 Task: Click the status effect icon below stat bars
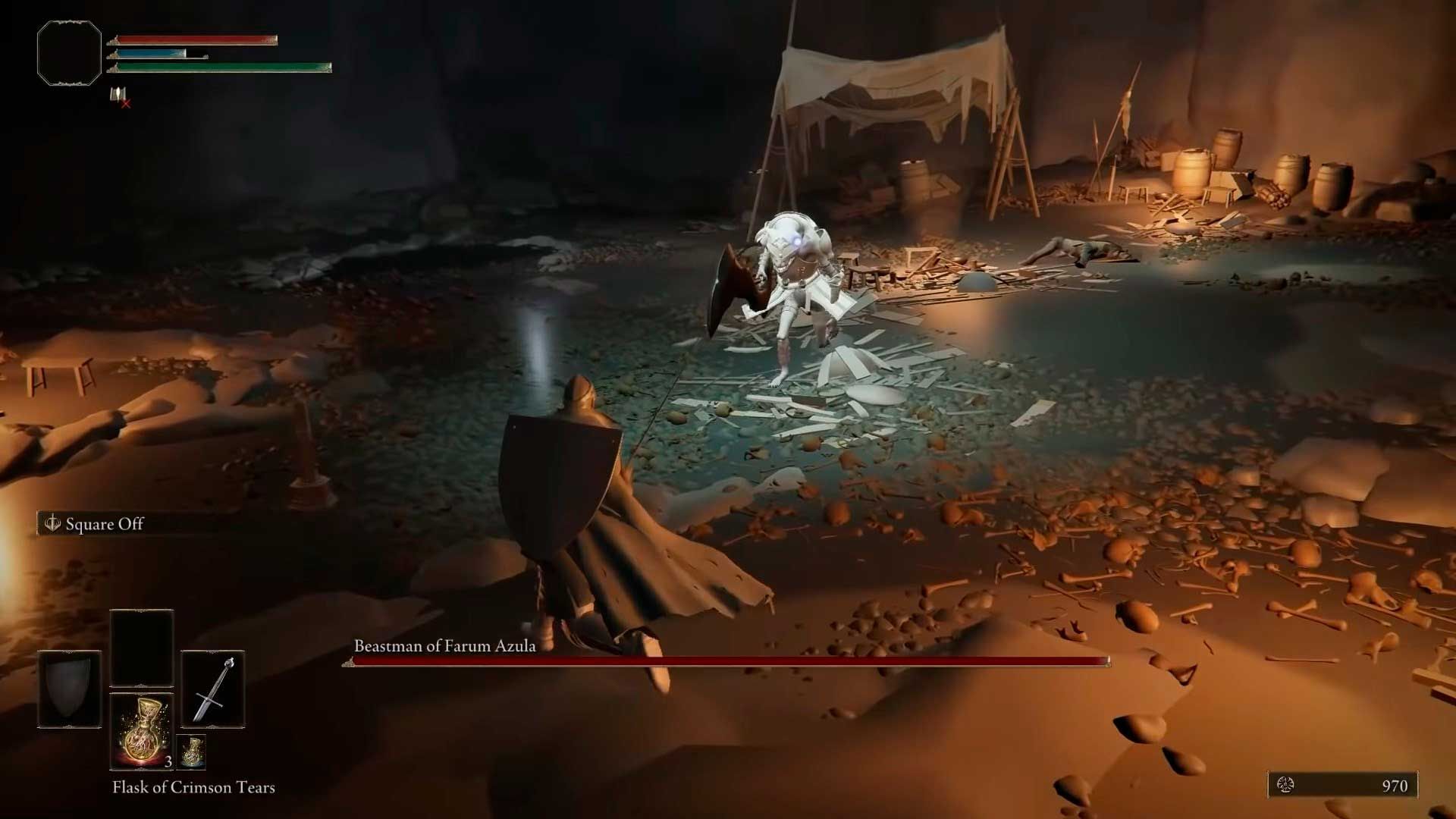119,96
